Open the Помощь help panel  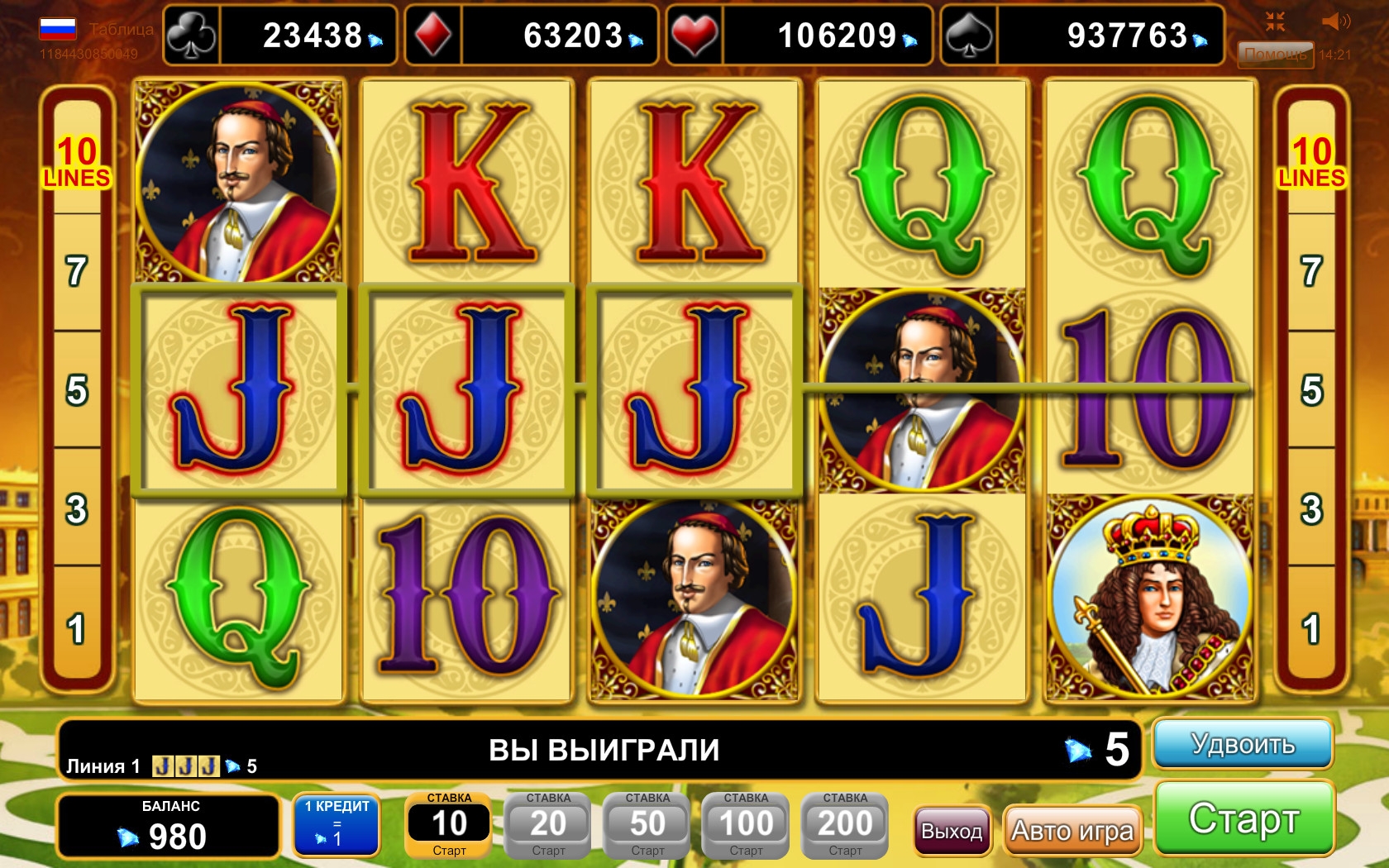click(1275, 55)
